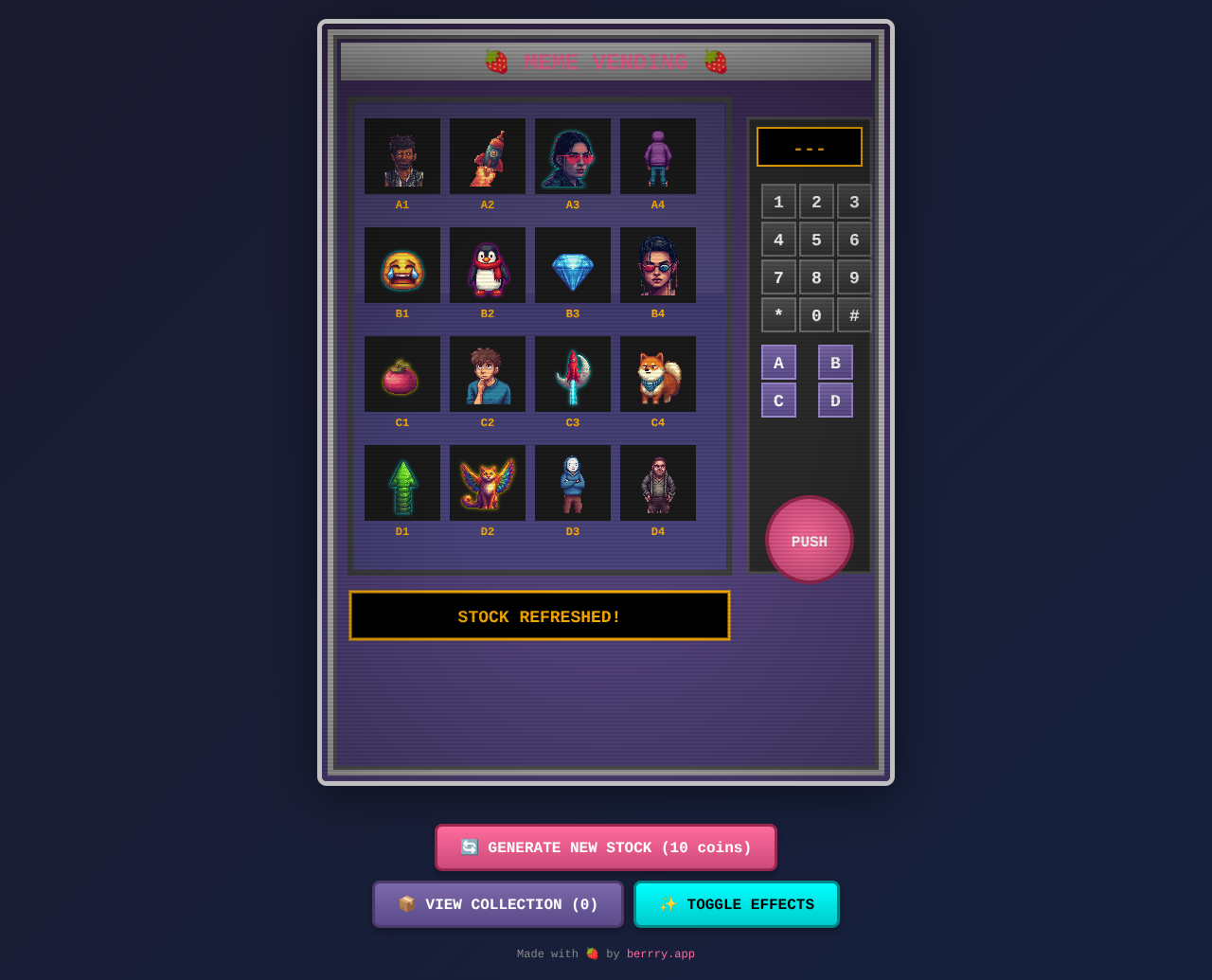Toggle visual effects with the Toggle Effects button
This screenshot has height=980, width=1212.
point(736,903)
